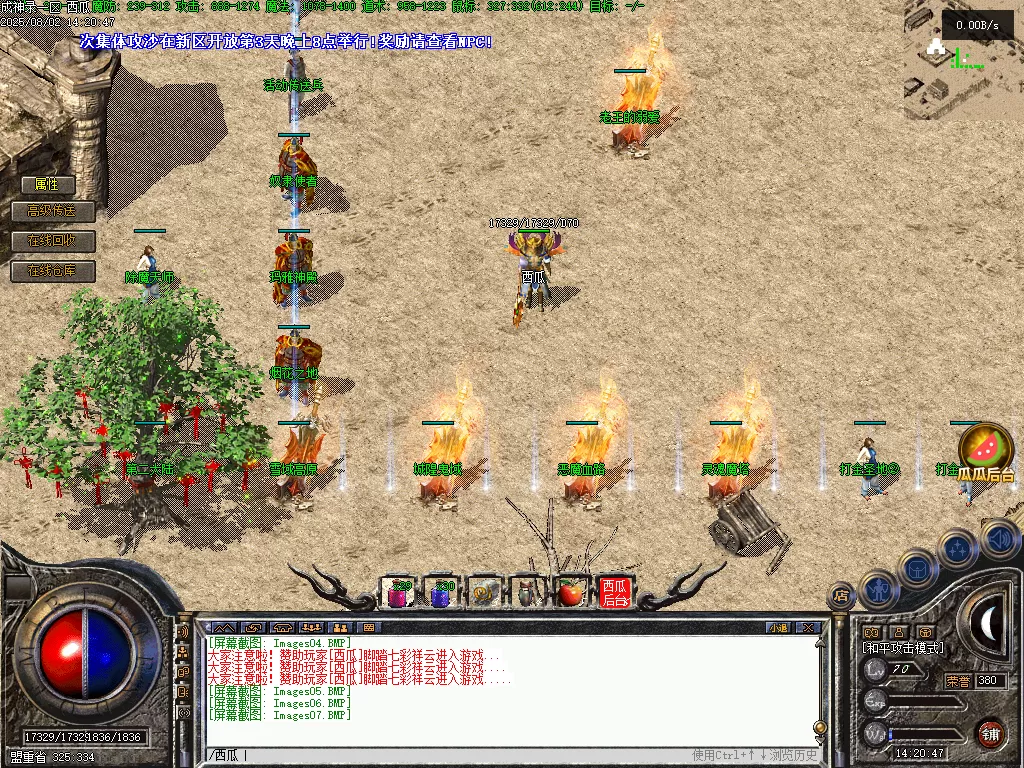Open the 在线回收 recycle menu

(x=52, y=241)
